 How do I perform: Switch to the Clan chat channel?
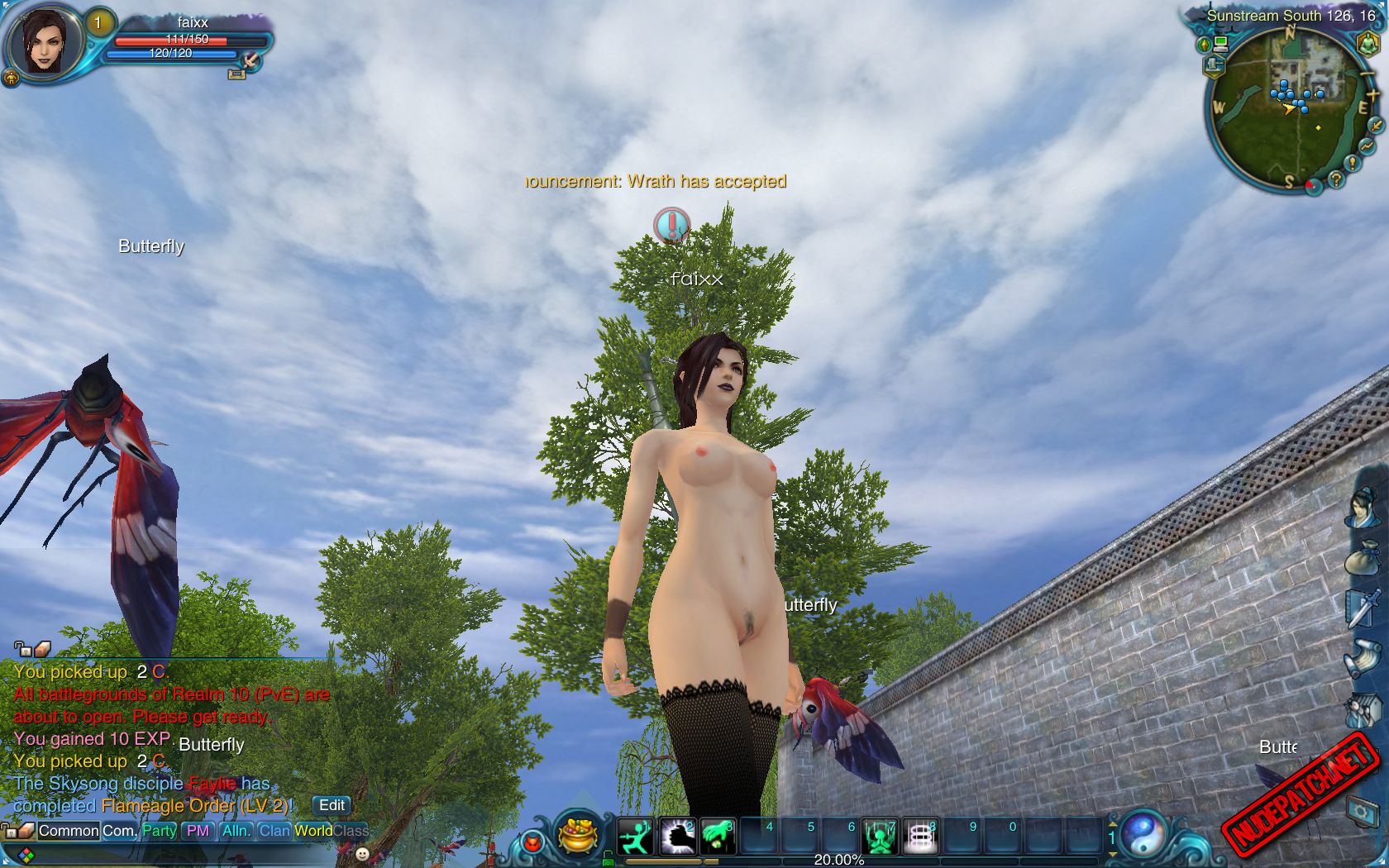(x=274, y=831)
